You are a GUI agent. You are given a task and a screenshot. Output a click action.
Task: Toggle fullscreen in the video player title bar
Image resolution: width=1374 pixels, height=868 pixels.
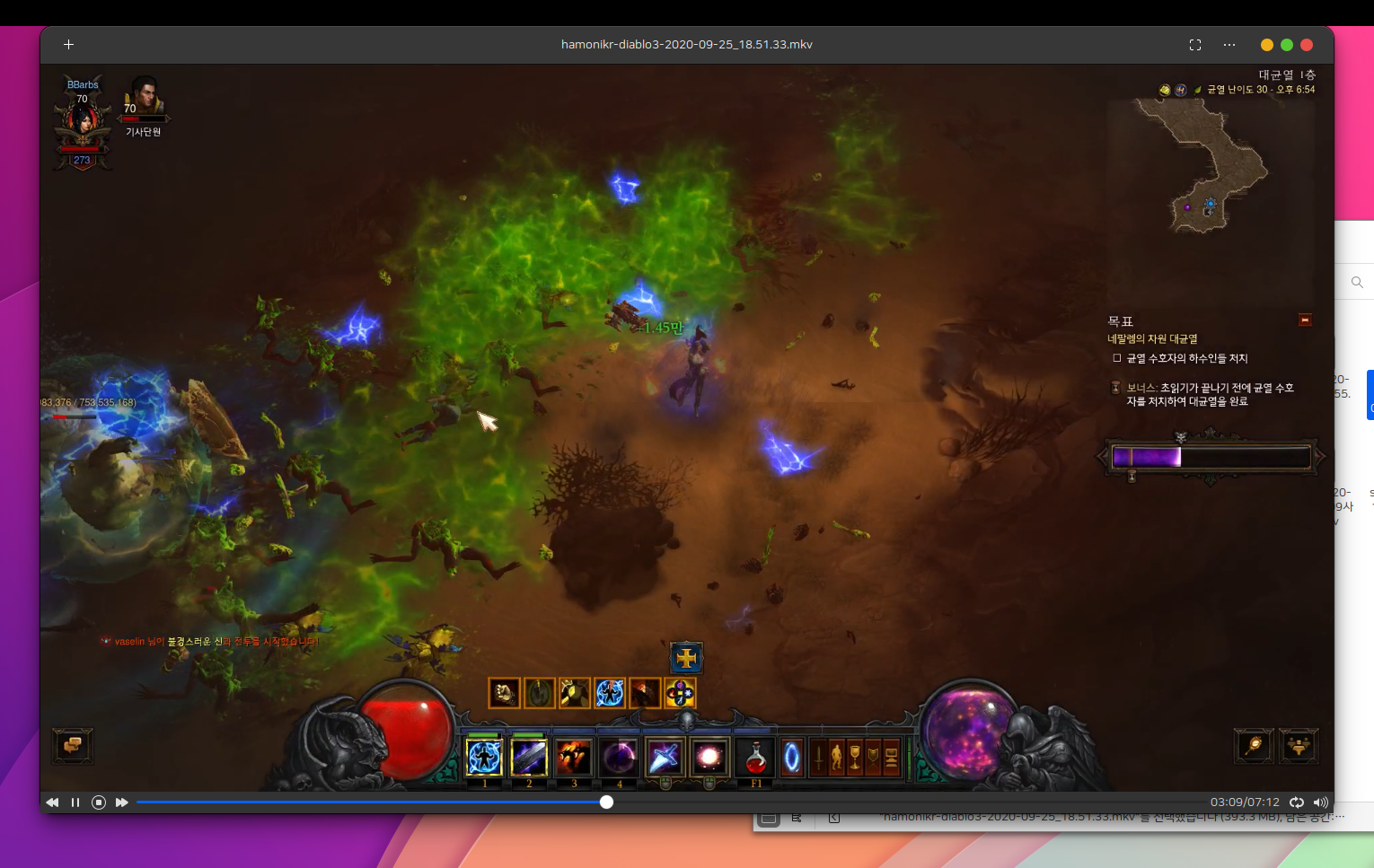(x=1195, y=45)
